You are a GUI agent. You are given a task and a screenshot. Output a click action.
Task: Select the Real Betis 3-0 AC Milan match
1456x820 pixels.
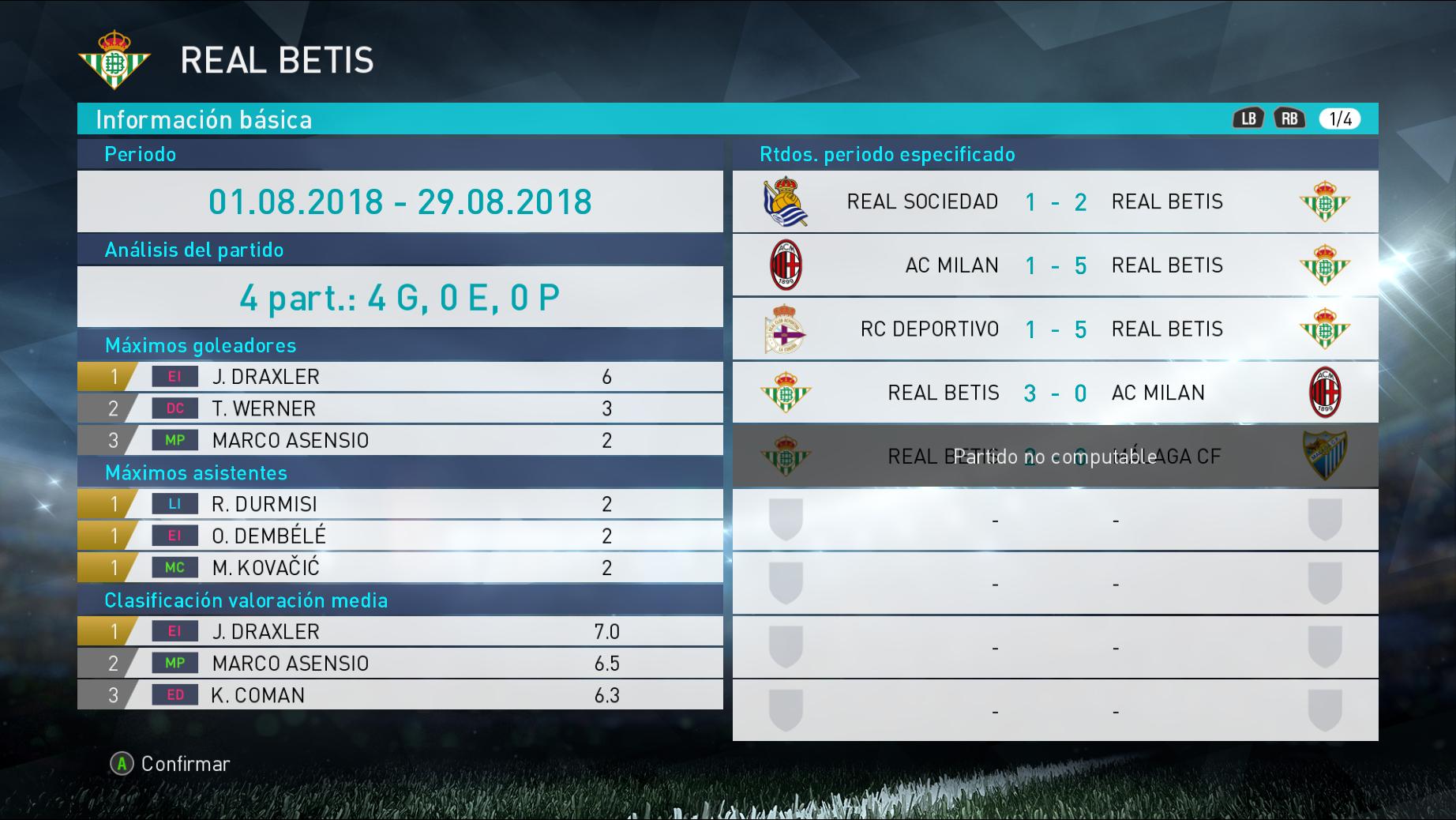(x=1055, y=393)
